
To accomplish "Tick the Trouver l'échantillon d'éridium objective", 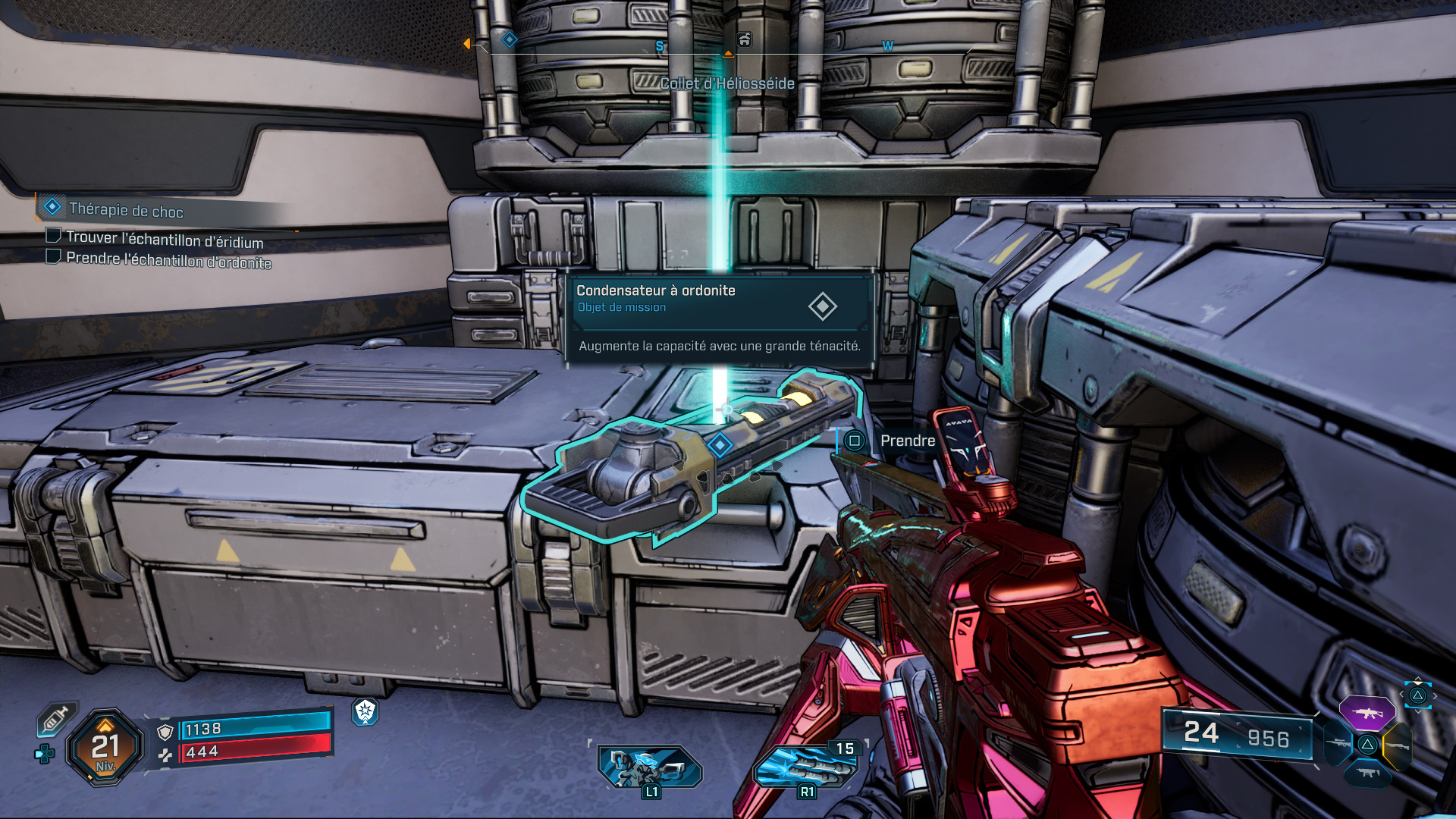I will (53, 236).
